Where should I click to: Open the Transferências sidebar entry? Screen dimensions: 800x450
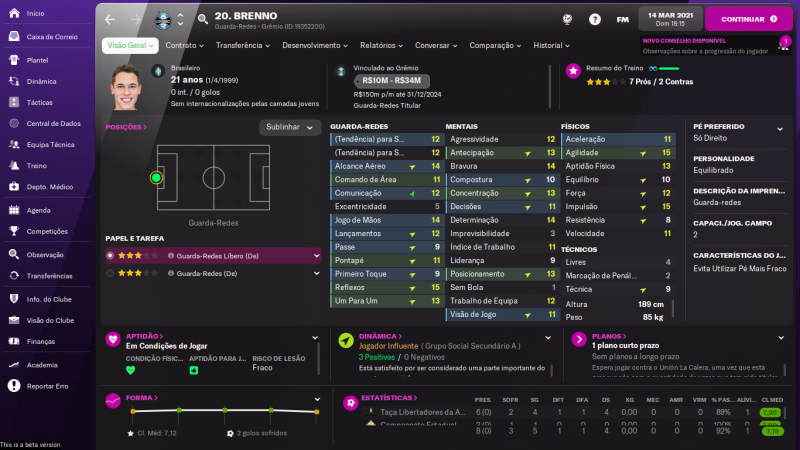(x=48, y=275)
